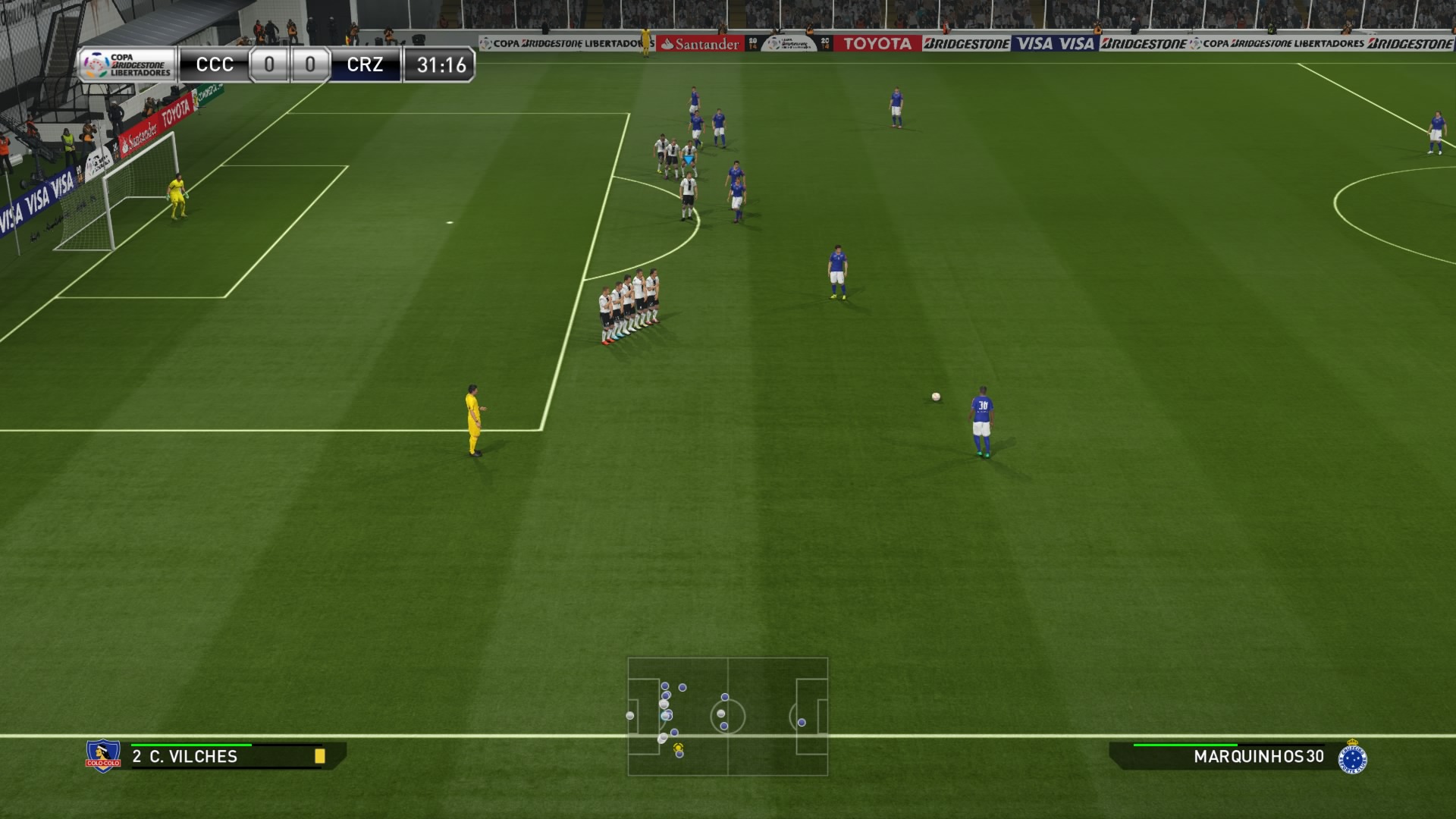Select the Colo-Colo club crest
1456x819 pixels.
tap(102, 756)
